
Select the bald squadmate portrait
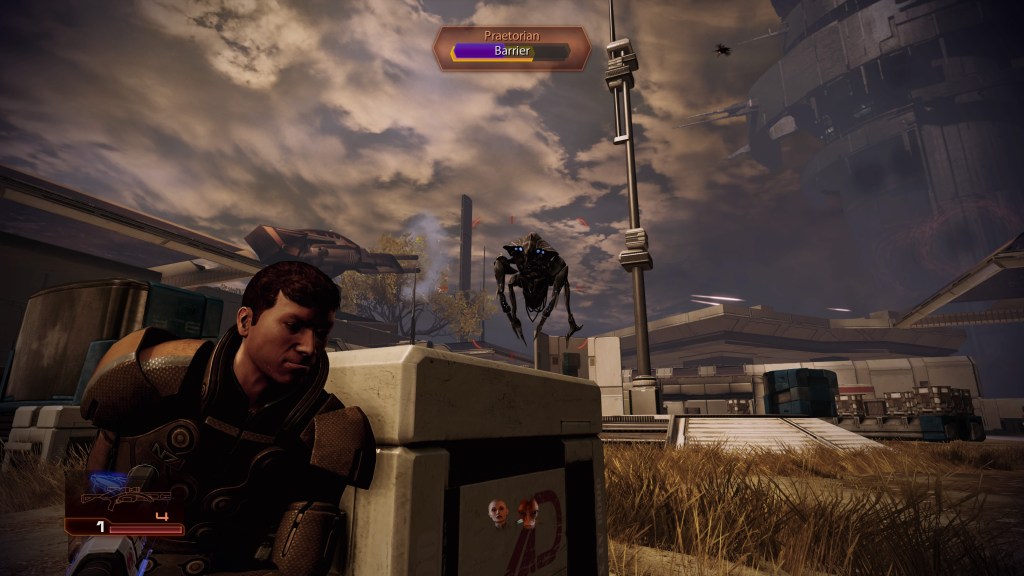(496, 514)
